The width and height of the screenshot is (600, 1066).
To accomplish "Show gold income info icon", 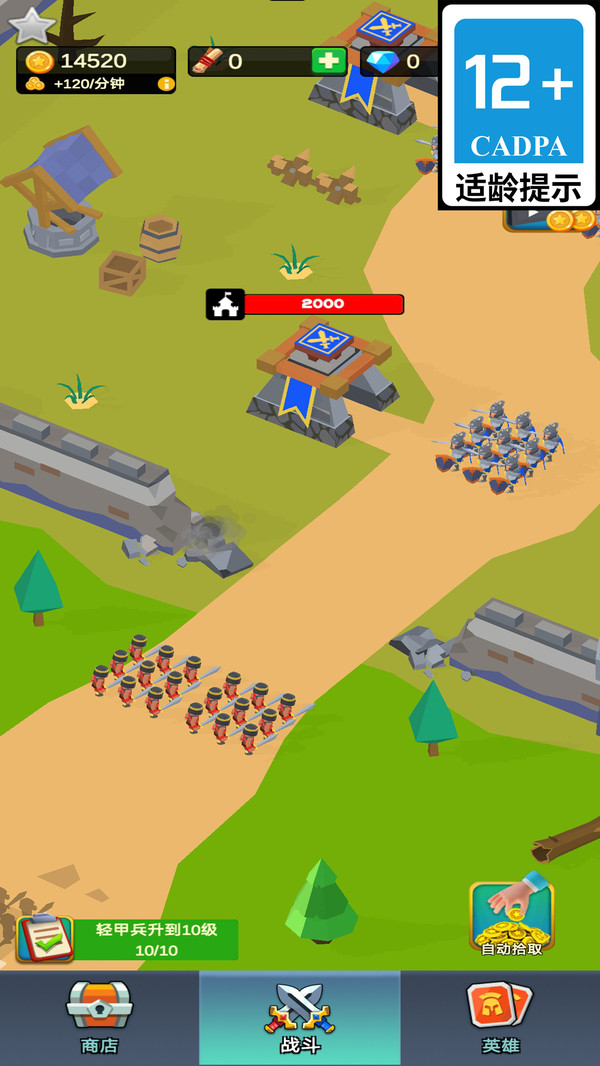I will (x=166, y=84).
